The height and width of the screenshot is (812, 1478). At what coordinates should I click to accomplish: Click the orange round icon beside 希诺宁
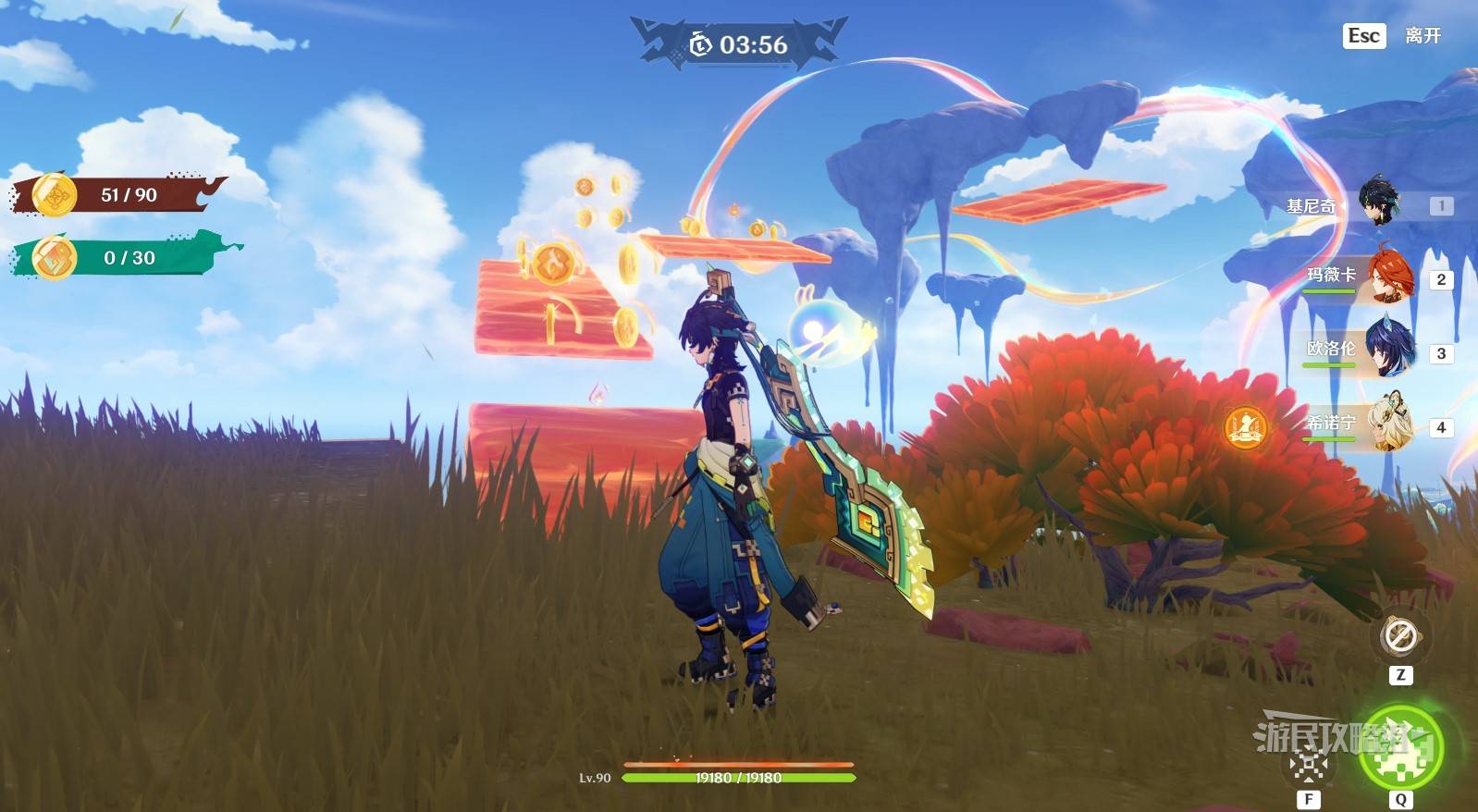pyautogui.click(x=1244, y=427)
